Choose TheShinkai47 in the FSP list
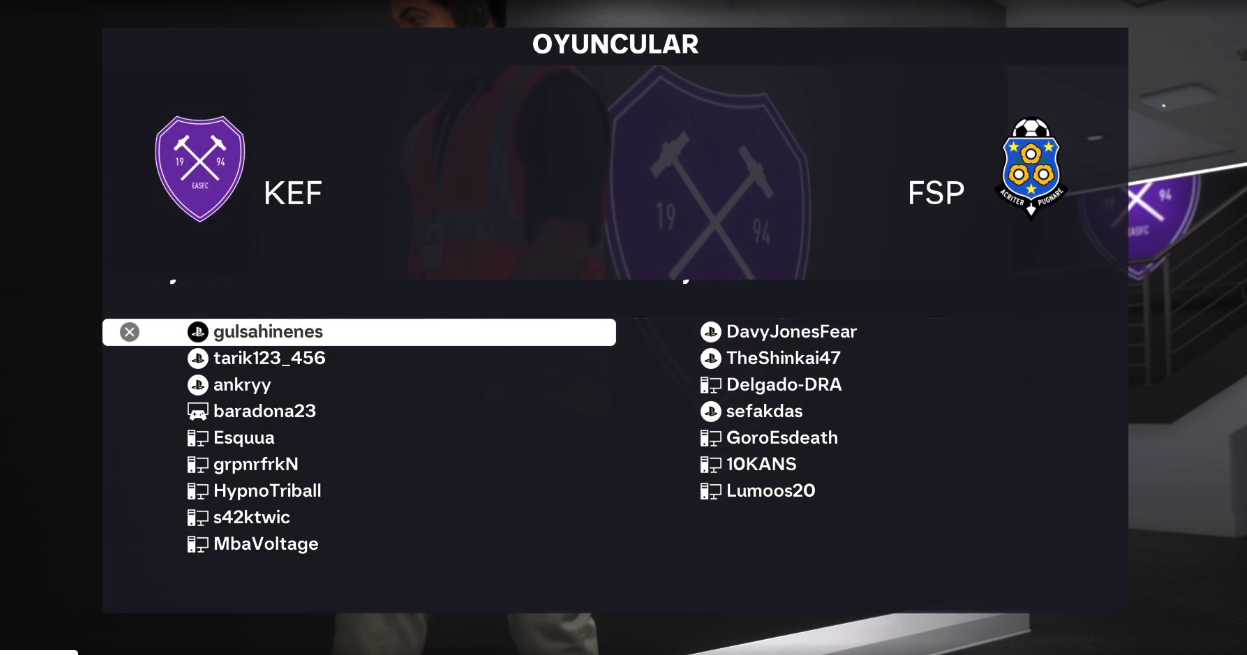Image resolution: width=1247 pixels, height=655 pixels. pyautogui.click(x=783, y=358)
